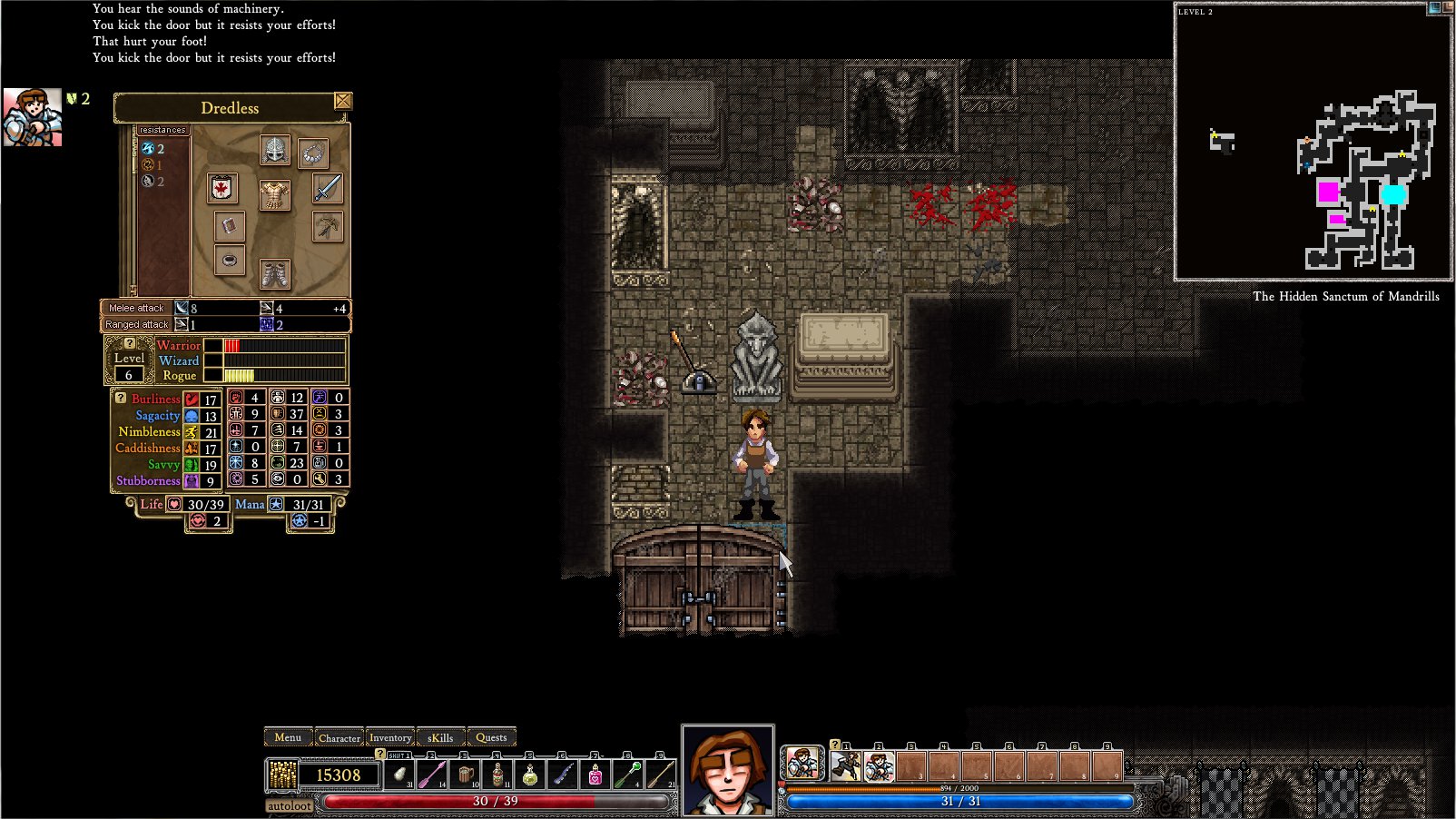Choose the equipped boots slot
Viewport: 1456px width, 819px height.
pos(274,272)
